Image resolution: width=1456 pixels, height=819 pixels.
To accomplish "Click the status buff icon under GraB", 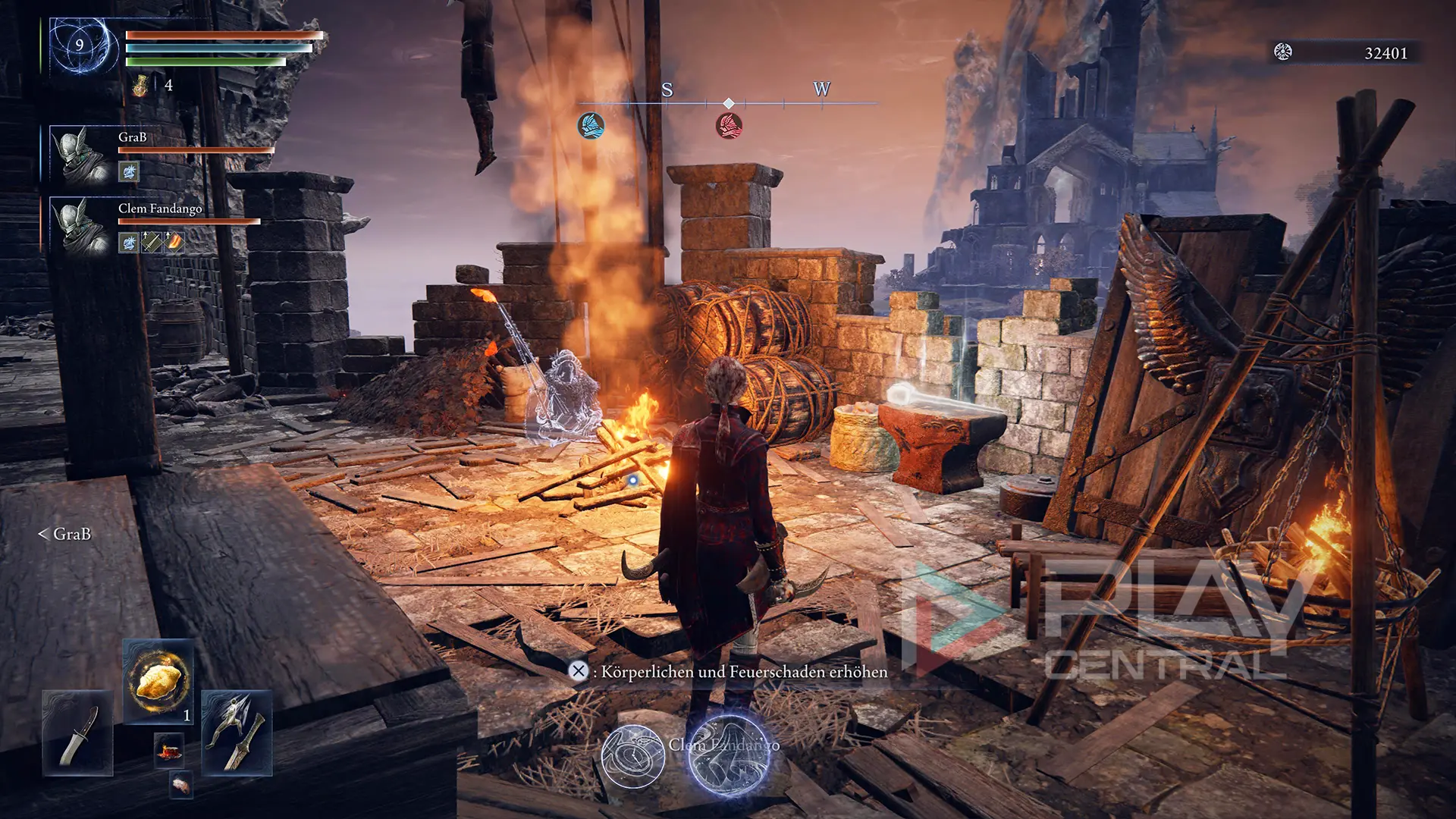I will tap(129, 172).
